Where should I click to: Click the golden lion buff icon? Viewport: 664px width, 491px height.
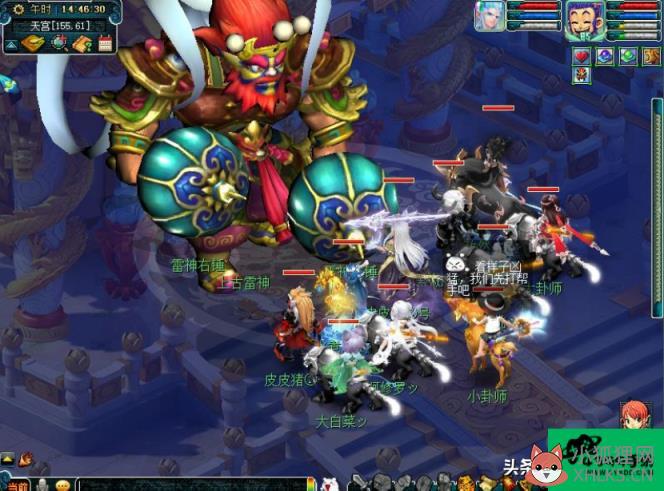point(651,56)
